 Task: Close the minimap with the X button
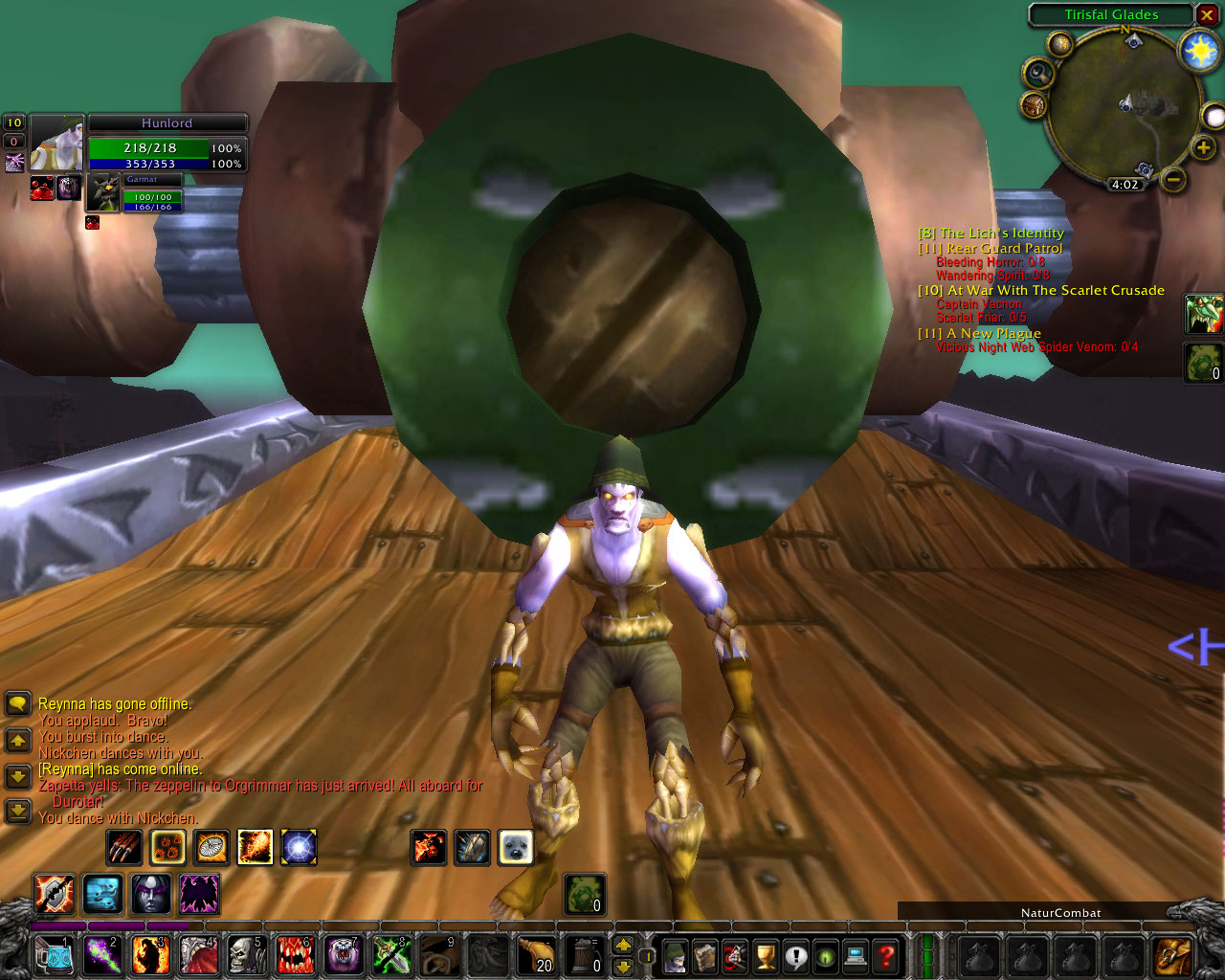(1208, 14)
